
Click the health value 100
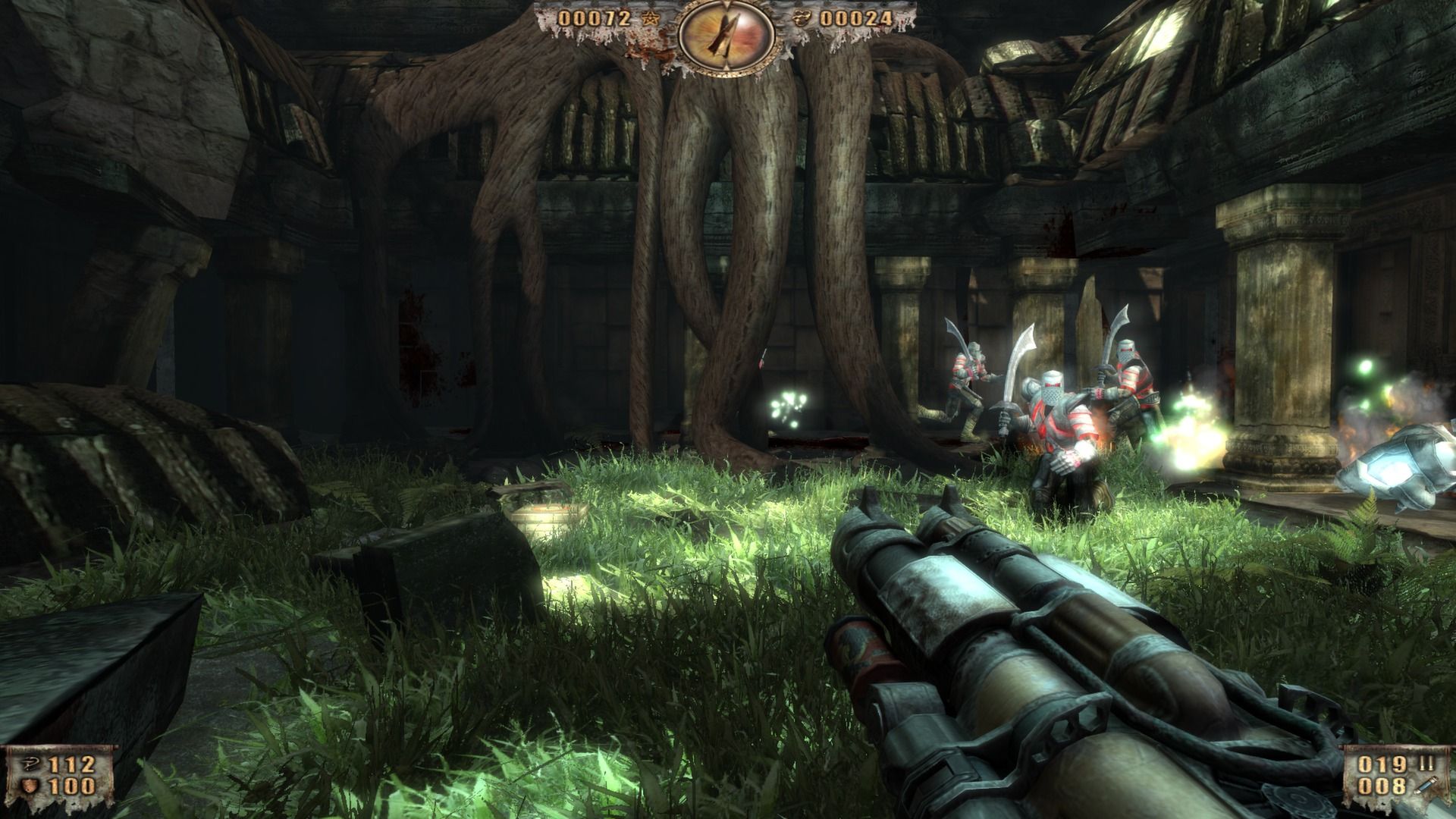(x=73, y=787)
